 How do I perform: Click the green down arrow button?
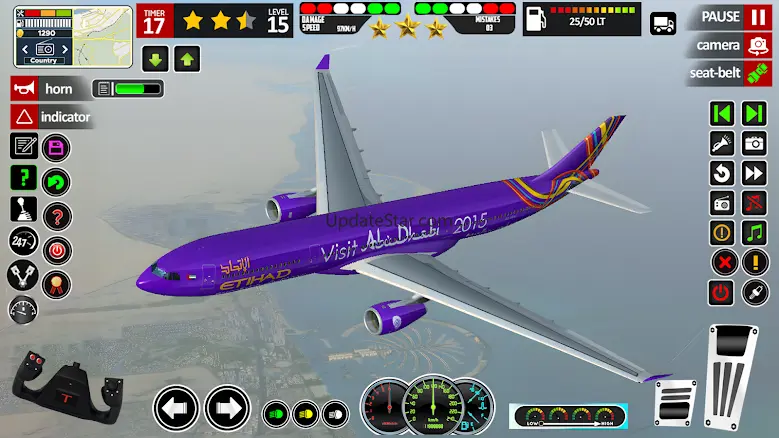coord(156,59)
